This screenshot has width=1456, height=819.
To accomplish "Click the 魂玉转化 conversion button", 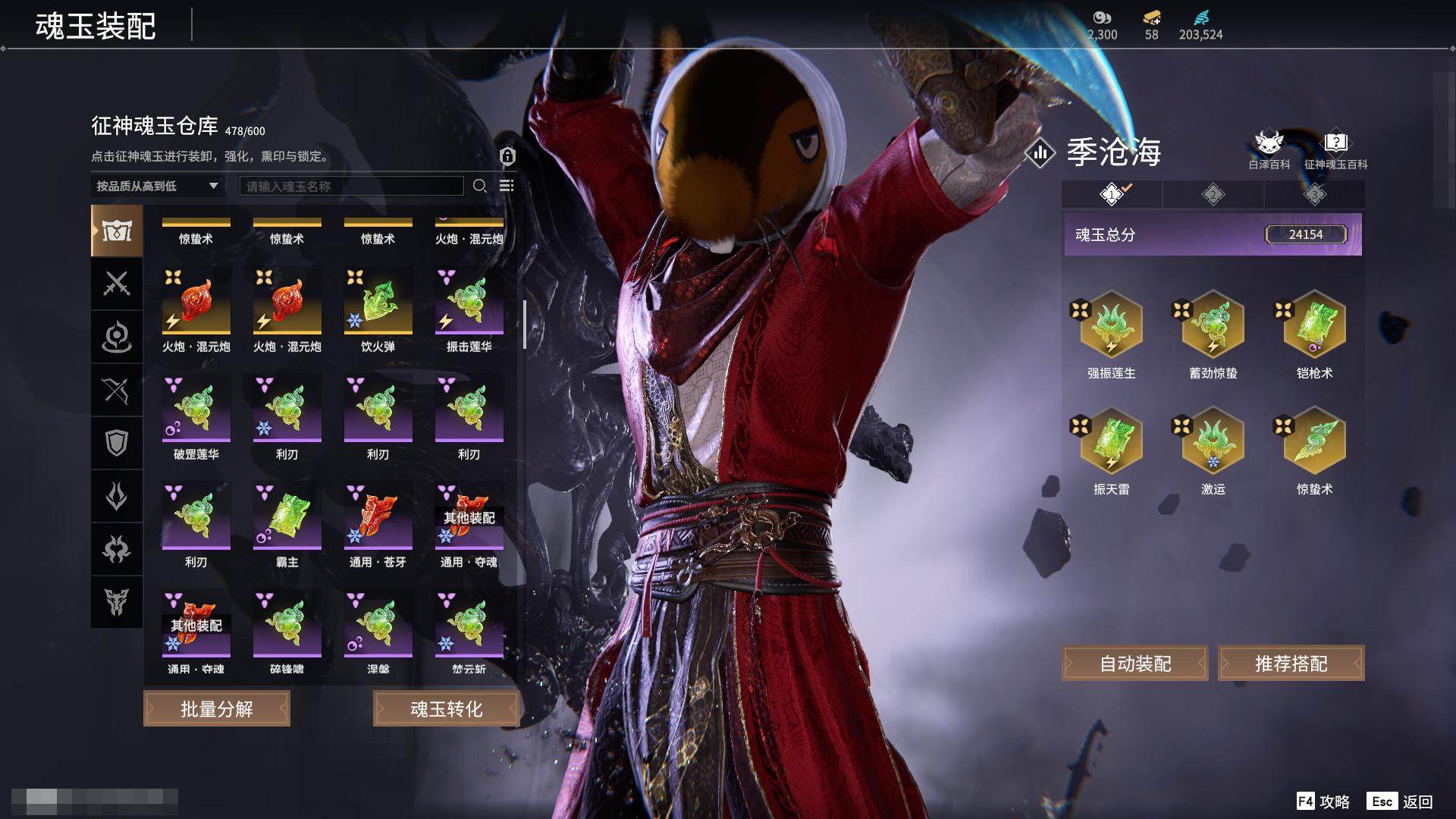I will 446,709.
